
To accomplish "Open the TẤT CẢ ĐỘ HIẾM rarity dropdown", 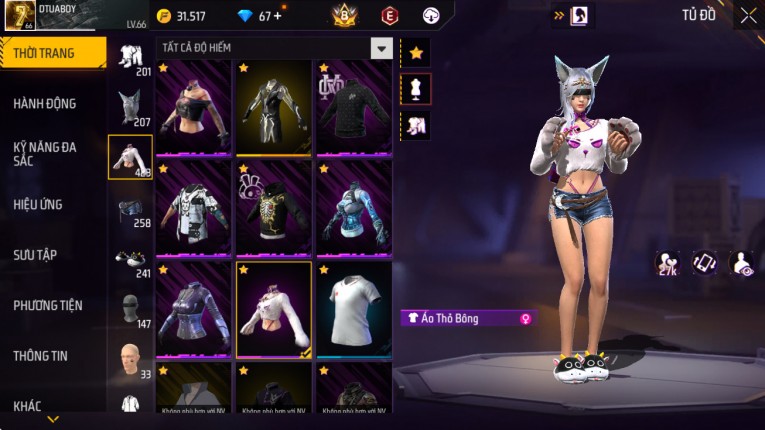I will tap(381, 48).
